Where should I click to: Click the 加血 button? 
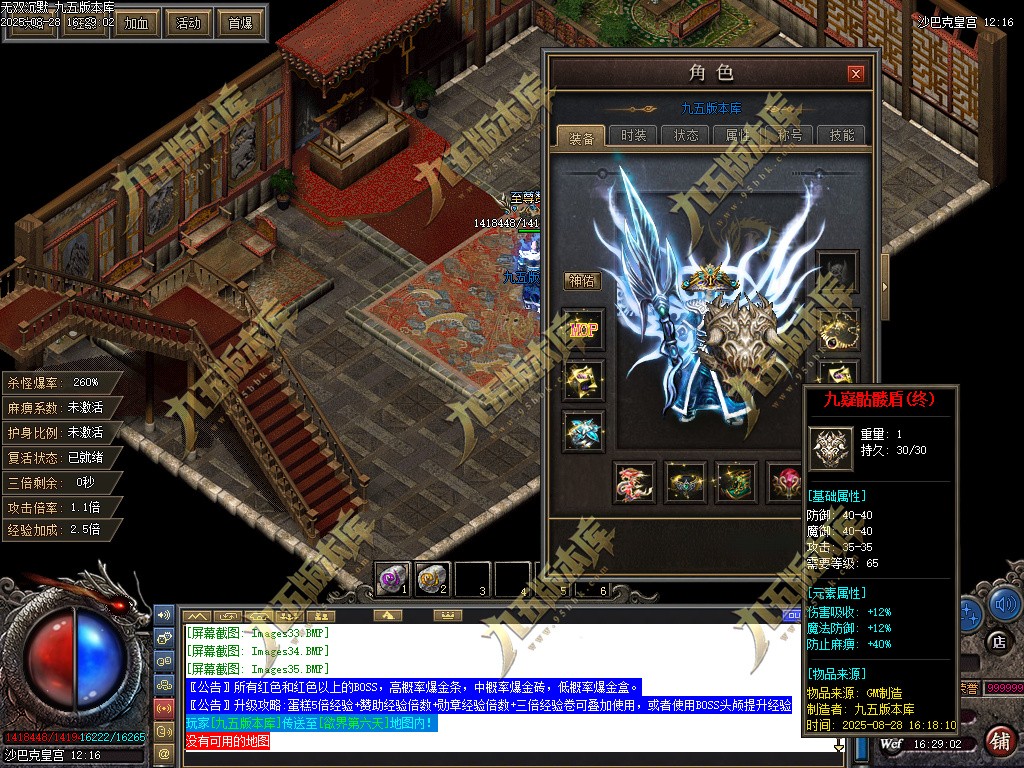point(137,22)
